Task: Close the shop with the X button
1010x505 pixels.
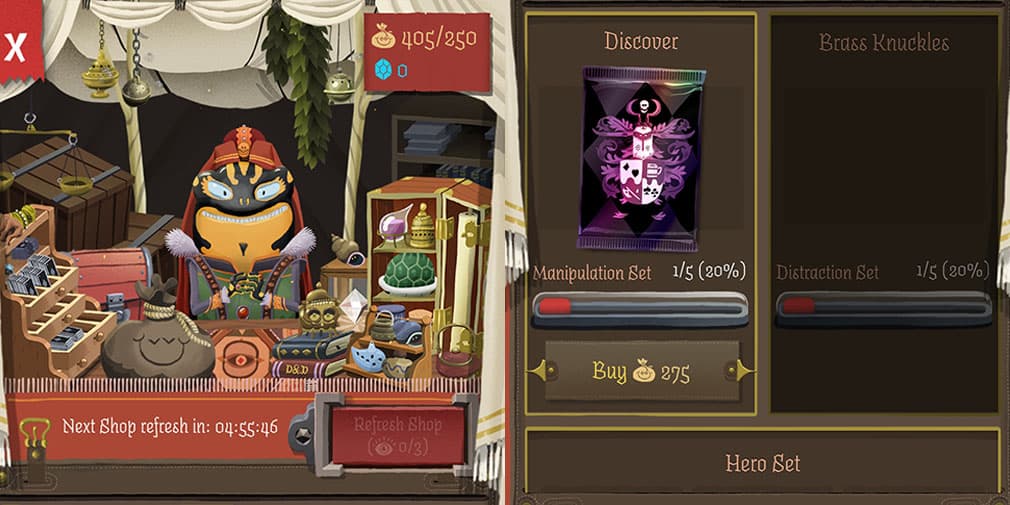Action: (x=16, y=46)
